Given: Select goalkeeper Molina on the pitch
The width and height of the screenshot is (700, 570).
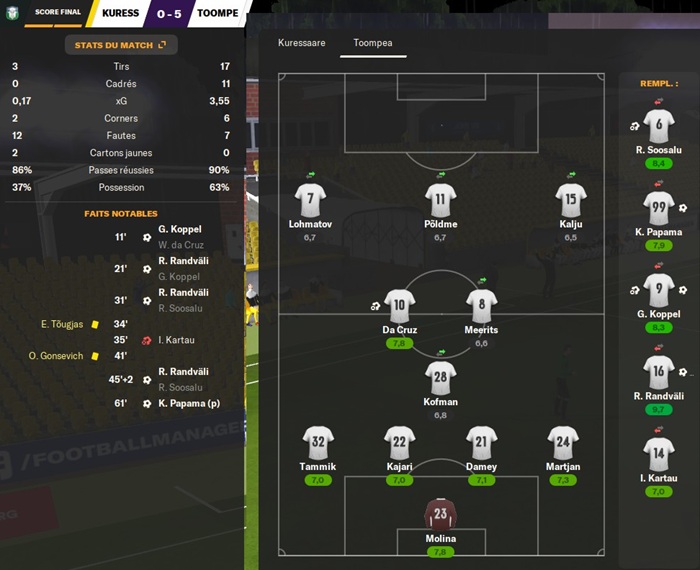Looking at the screenshot, I should 440,514.
